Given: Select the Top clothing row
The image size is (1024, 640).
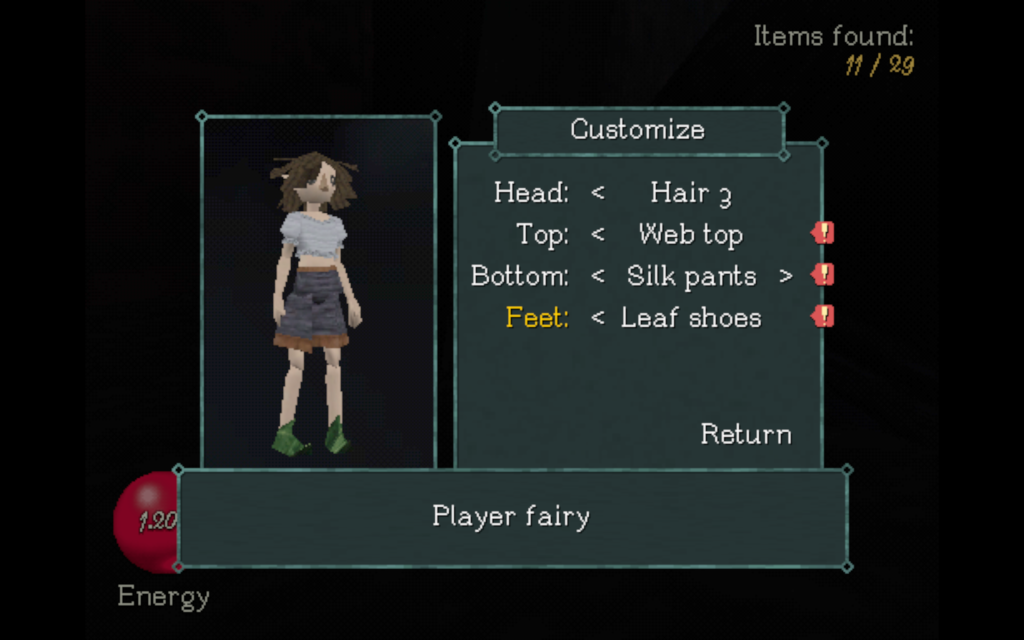Looking at the screenshot, I should [542, 235].
